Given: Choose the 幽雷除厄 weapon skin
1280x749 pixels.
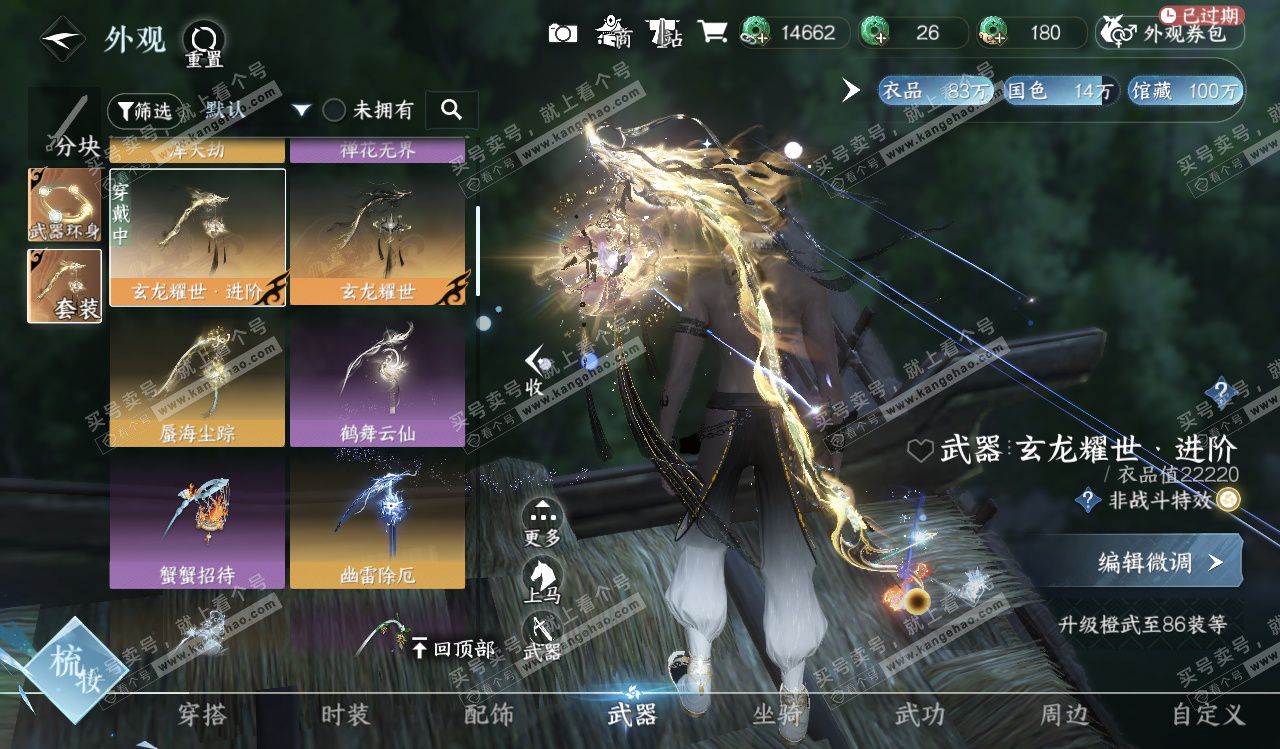Looking at the screenshot, I should (x=377, y=524).
